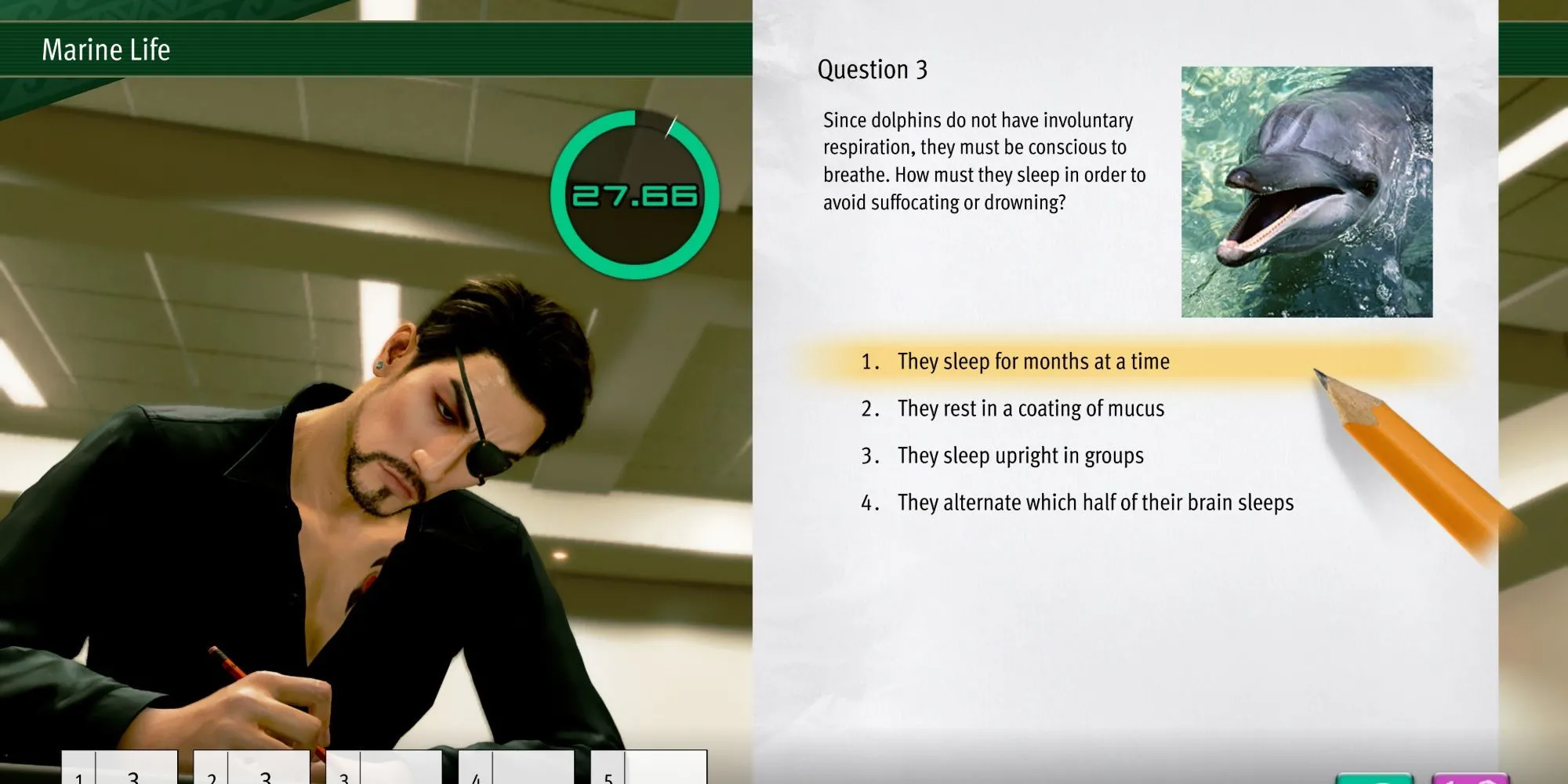Select answer 'They sleep for months at a time'
The image size is (1568, 784).
tap(1033, 361)
